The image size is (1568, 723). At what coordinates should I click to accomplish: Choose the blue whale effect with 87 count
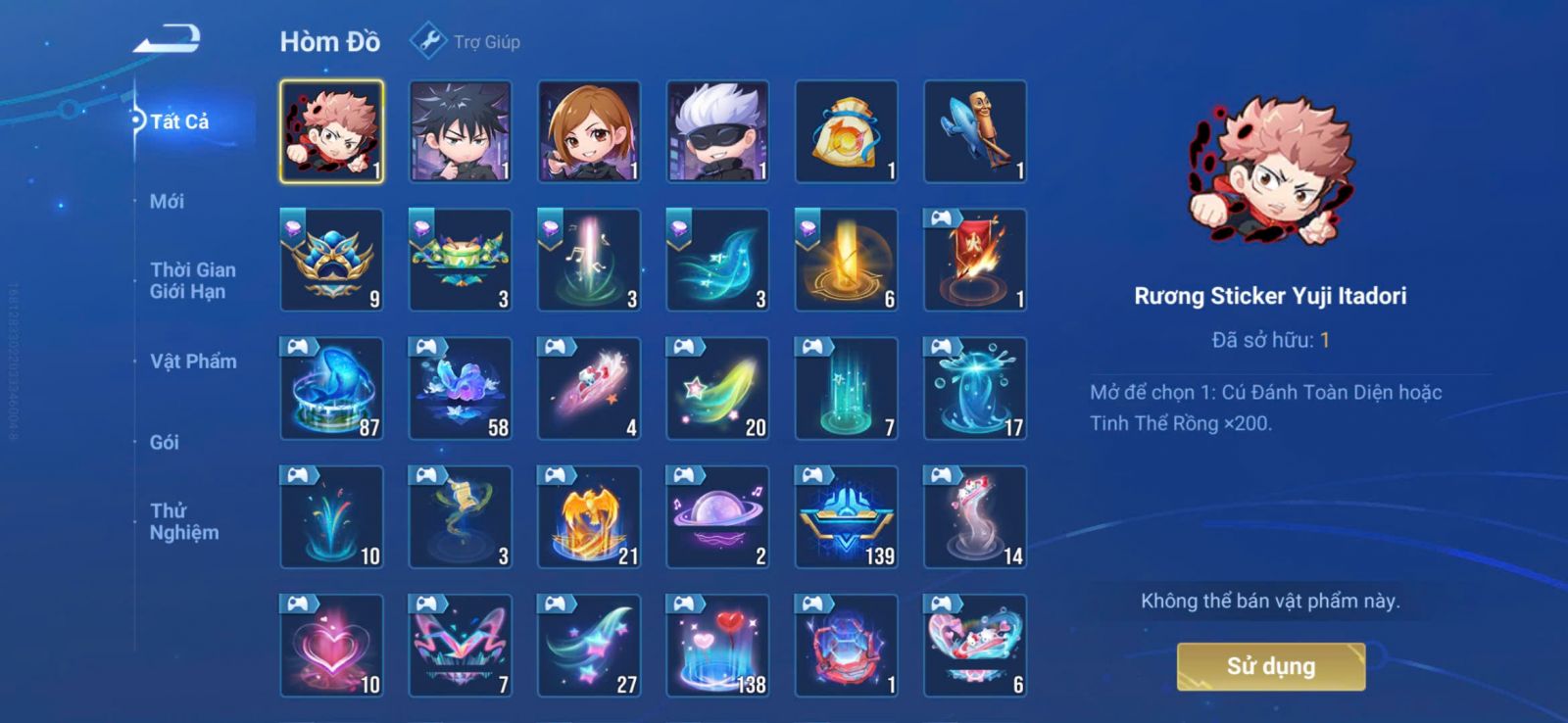(x=331, y=389)
